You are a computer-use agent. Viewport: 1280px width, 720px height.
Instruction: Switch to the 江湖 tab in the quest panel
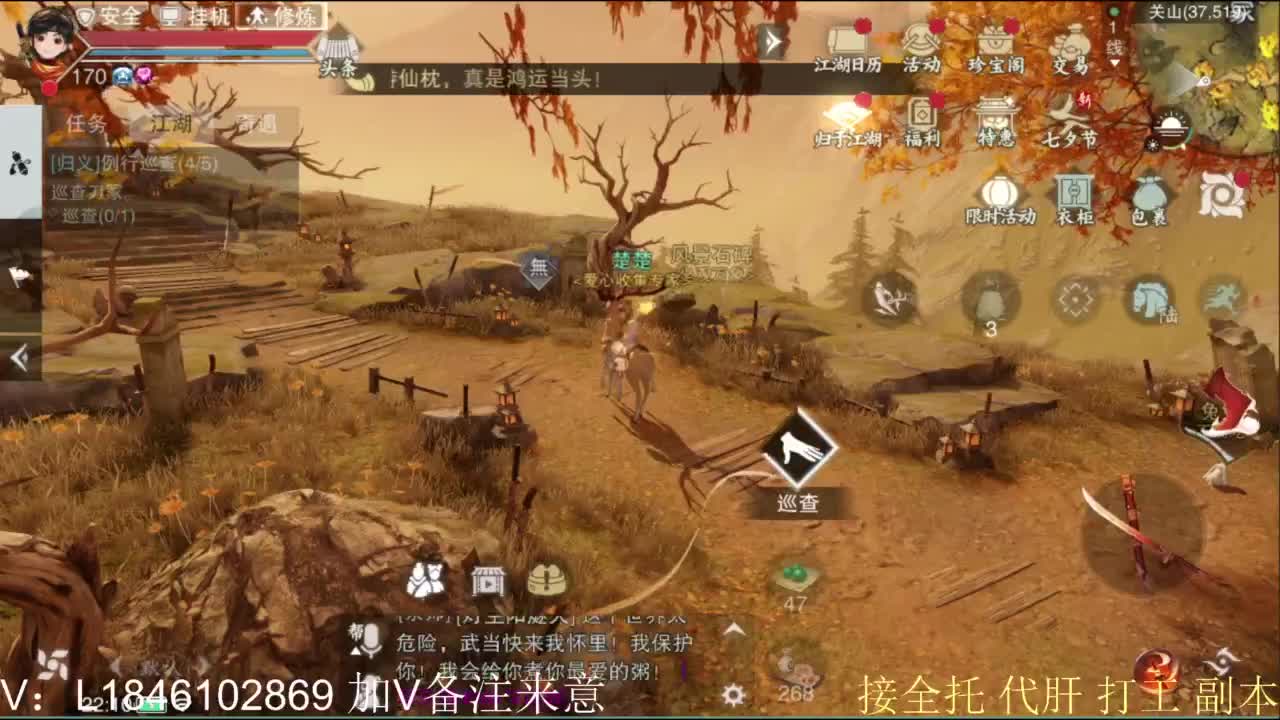[x=170, y=122]
